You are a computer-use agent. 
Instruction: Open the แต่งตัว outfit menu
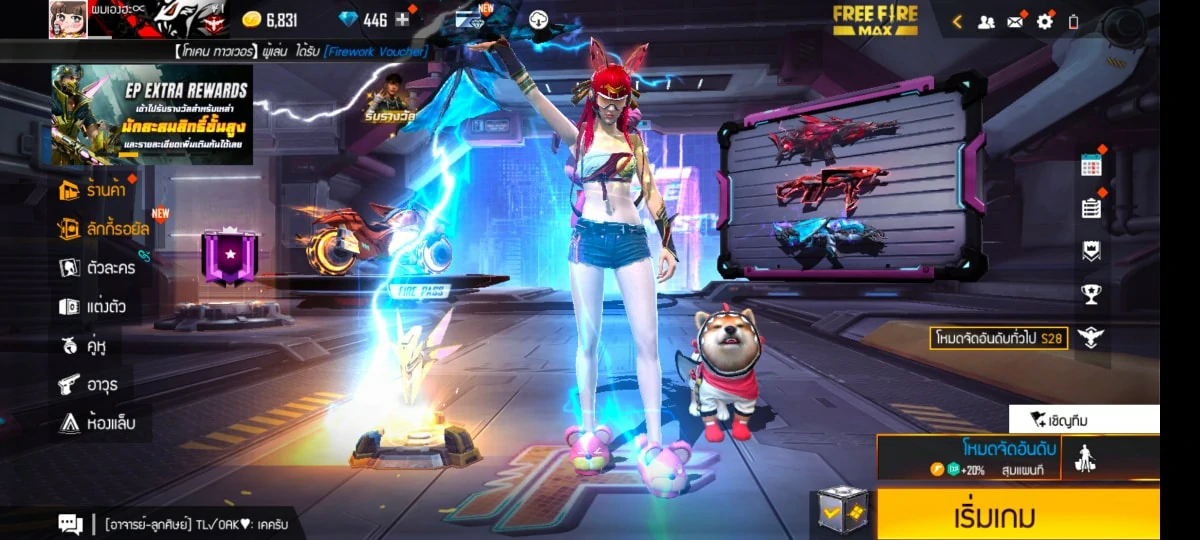point(94,306)
